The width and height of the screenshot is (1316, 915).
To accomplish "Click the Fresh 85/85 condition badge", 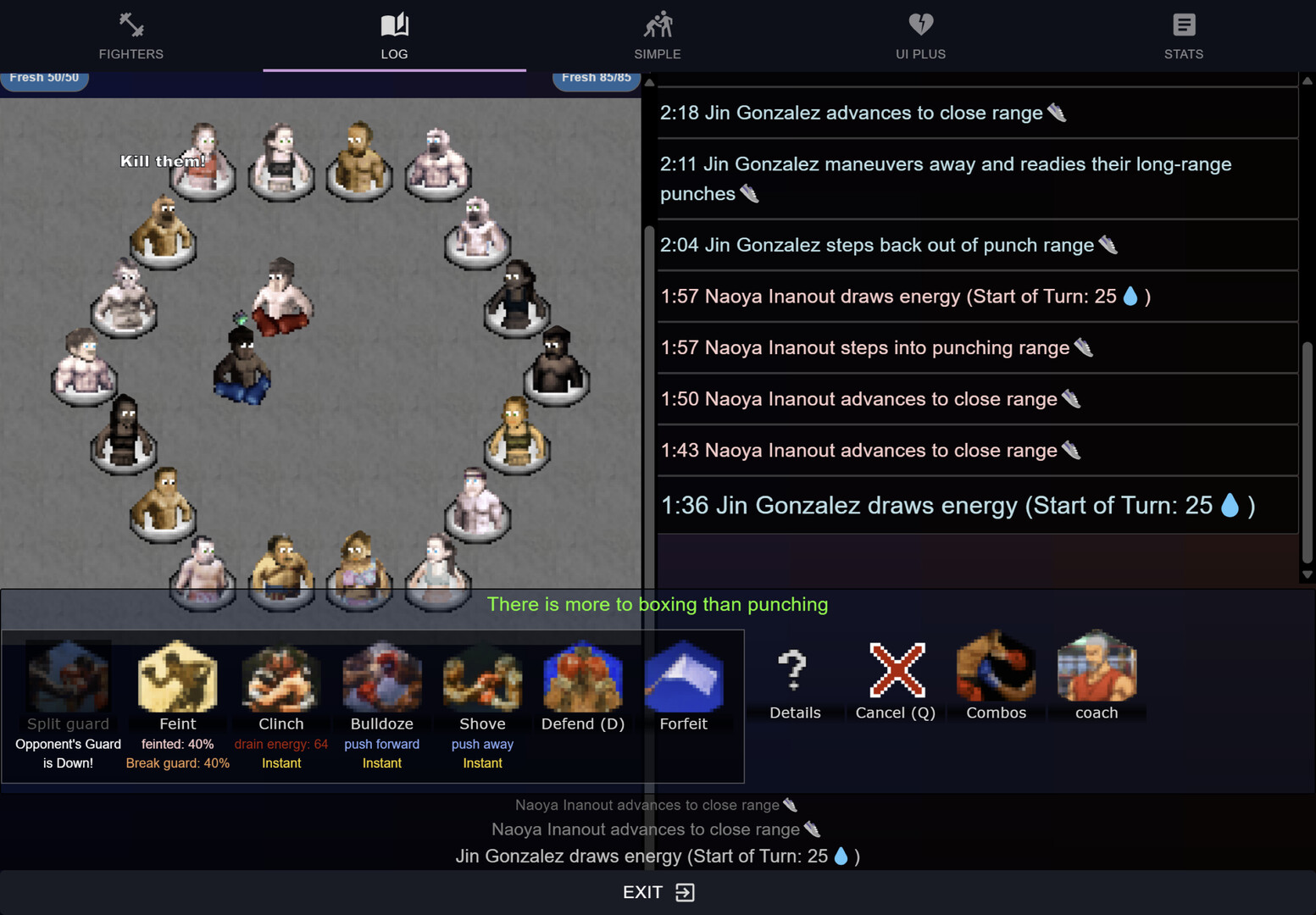I will 596,77.
